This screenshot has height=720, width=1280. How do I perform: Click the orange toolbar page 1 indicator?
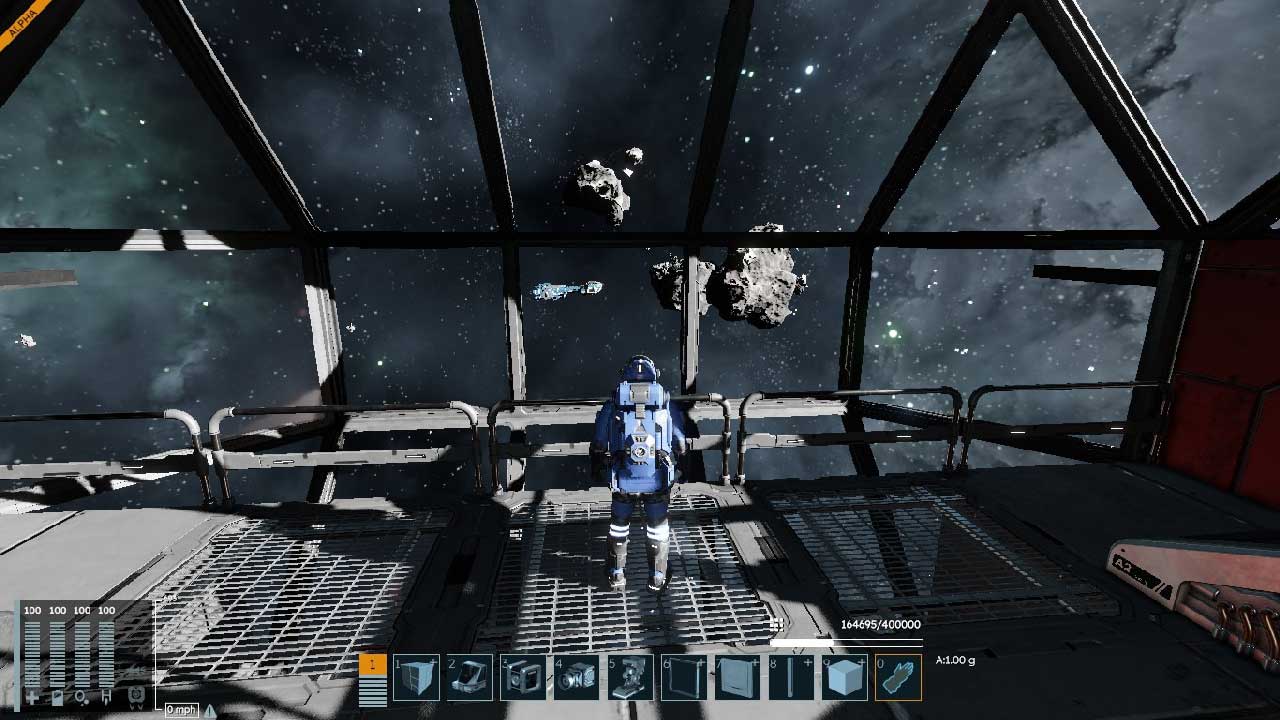point(372,664)
